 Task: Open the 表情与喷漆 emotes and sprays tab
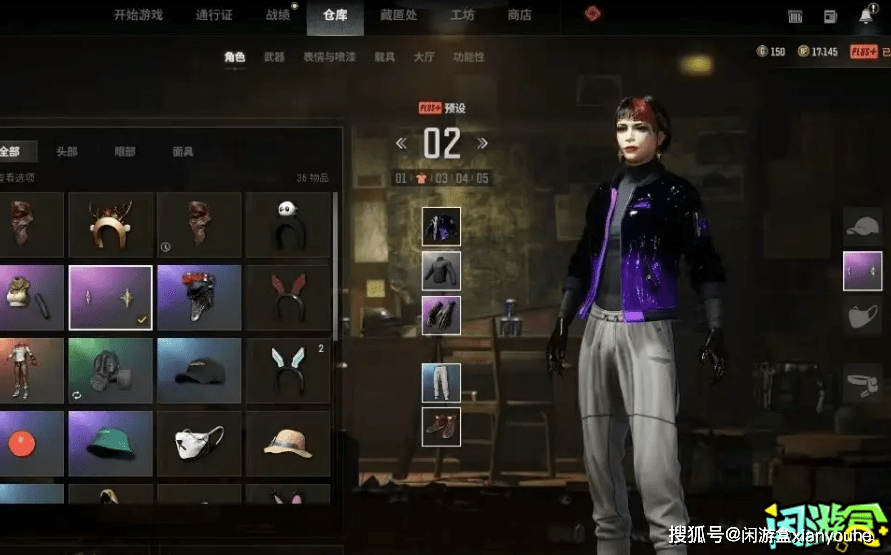[329, 57]
